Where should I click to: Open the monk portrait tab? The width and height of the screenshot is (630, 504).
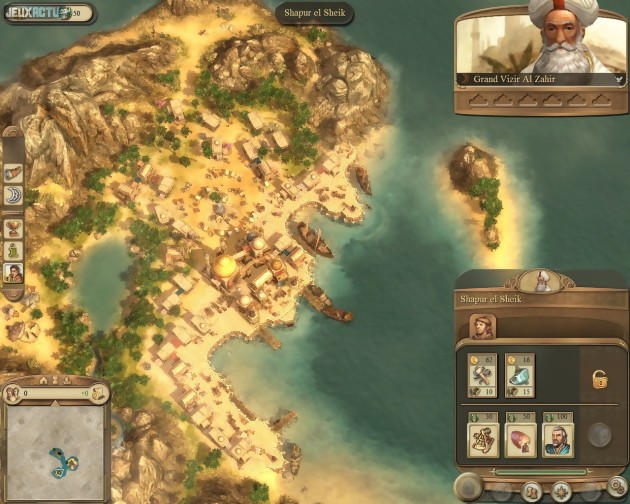point(484,327)
